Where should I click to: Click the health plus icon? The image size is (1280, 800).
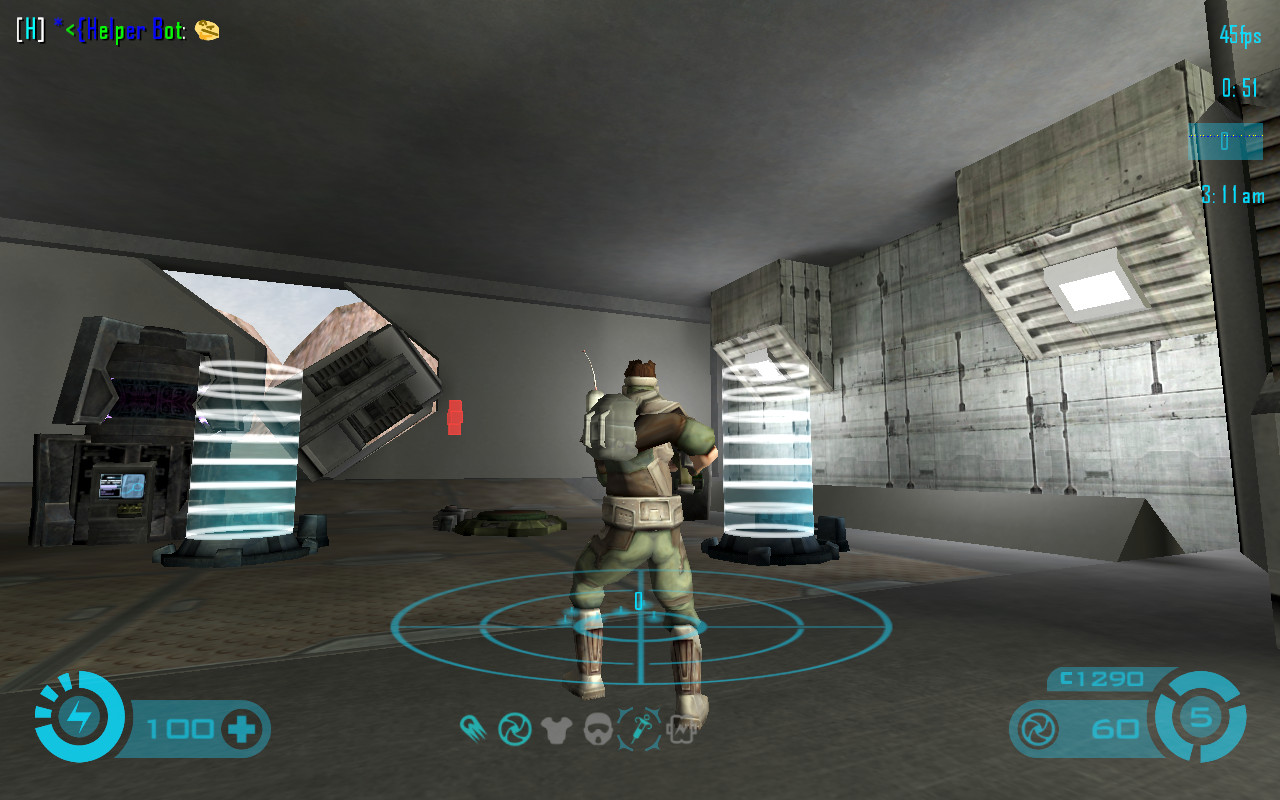[241, 729]
